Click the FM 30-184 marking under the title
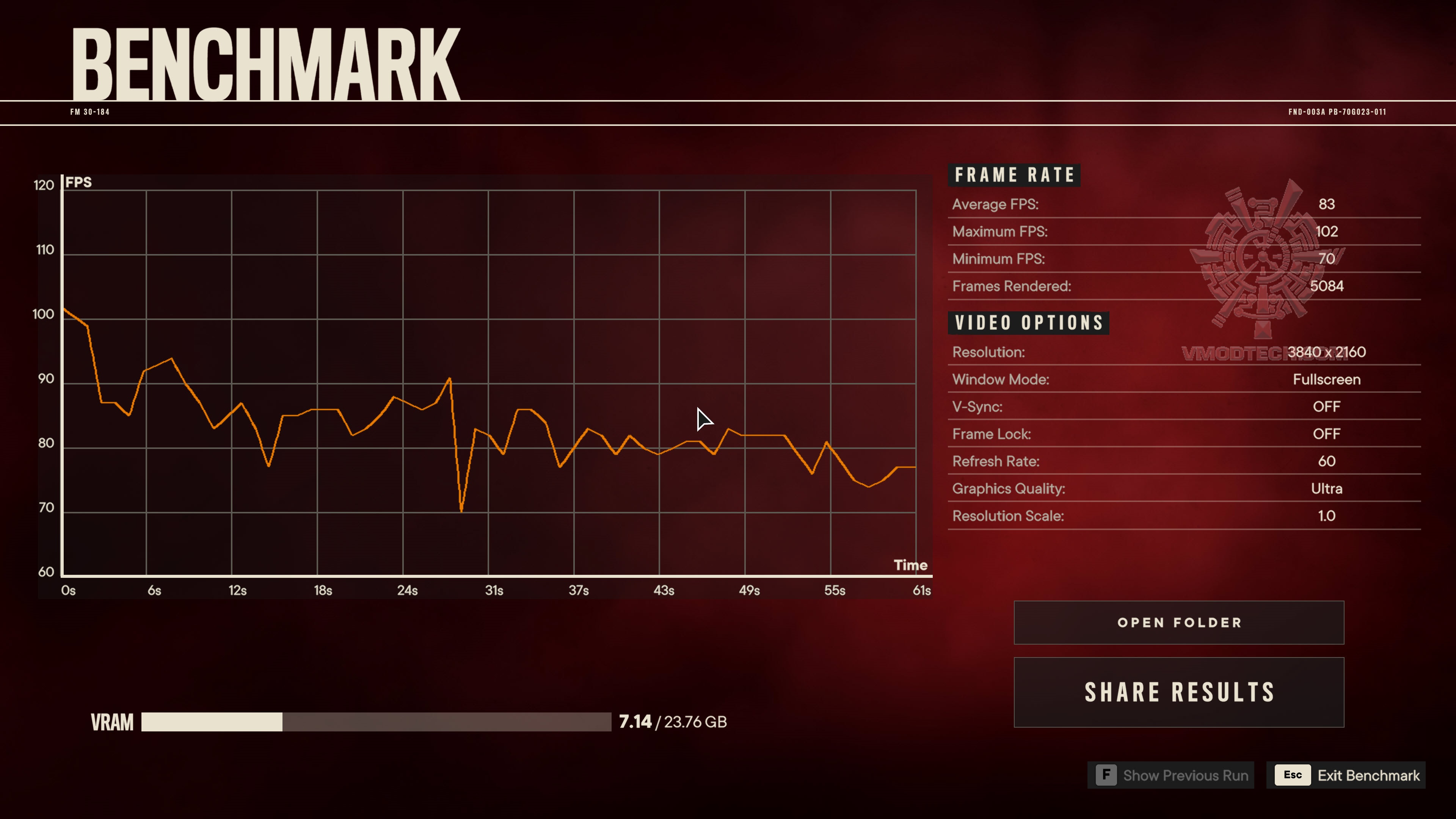1456x819 pixels. click(91, 112)
